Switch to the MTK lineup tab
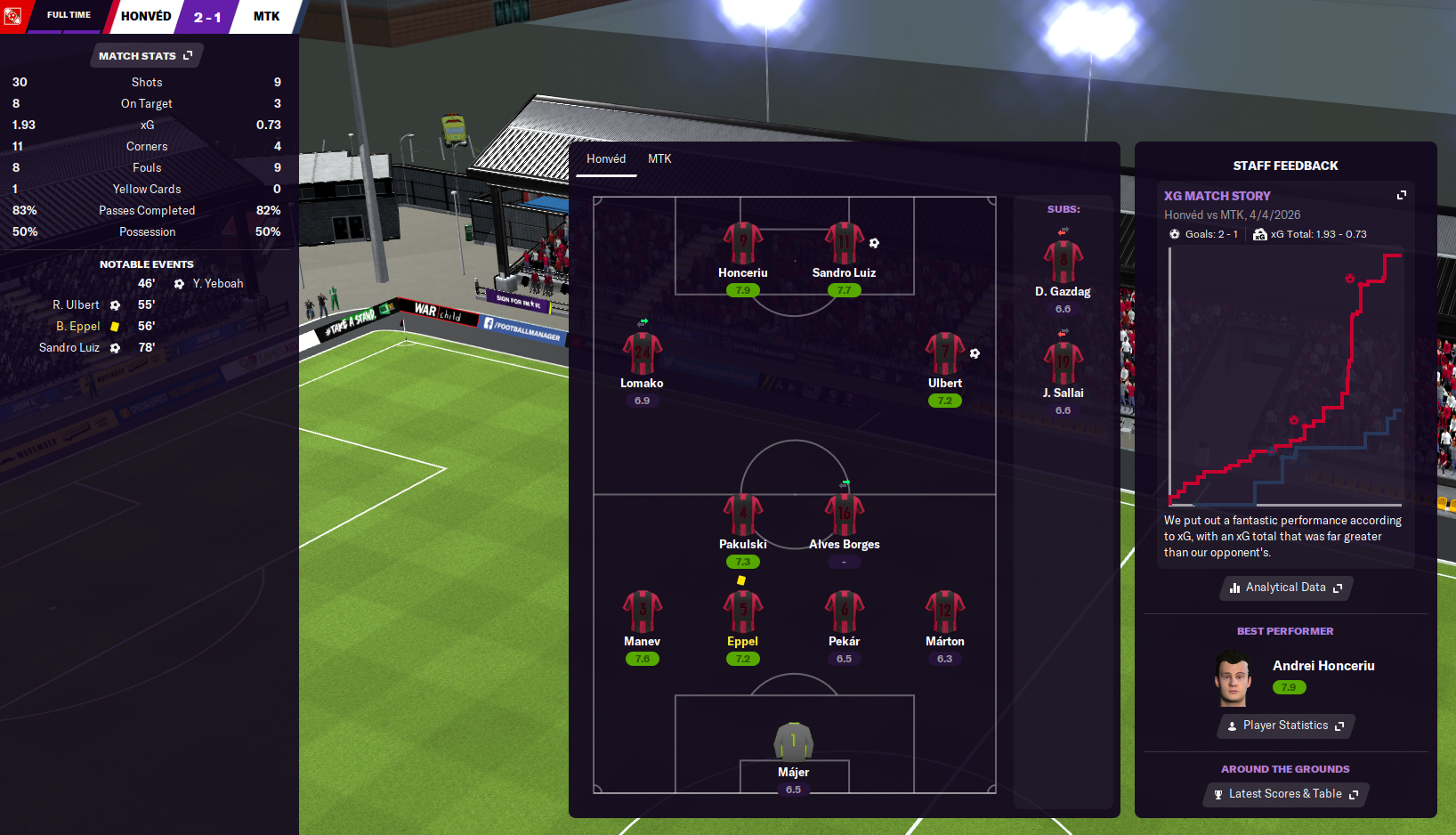 pos(659,159)
